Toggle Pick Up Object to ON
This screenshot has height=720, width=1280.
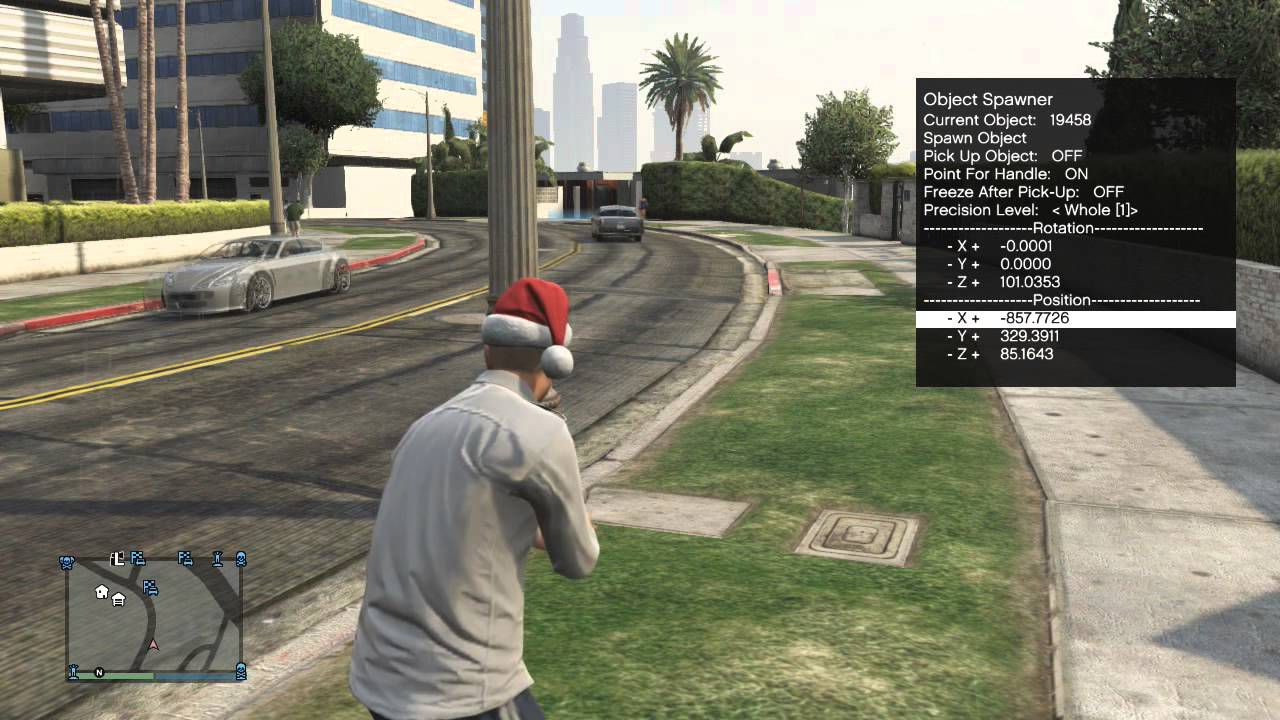tap(1020, 155)
